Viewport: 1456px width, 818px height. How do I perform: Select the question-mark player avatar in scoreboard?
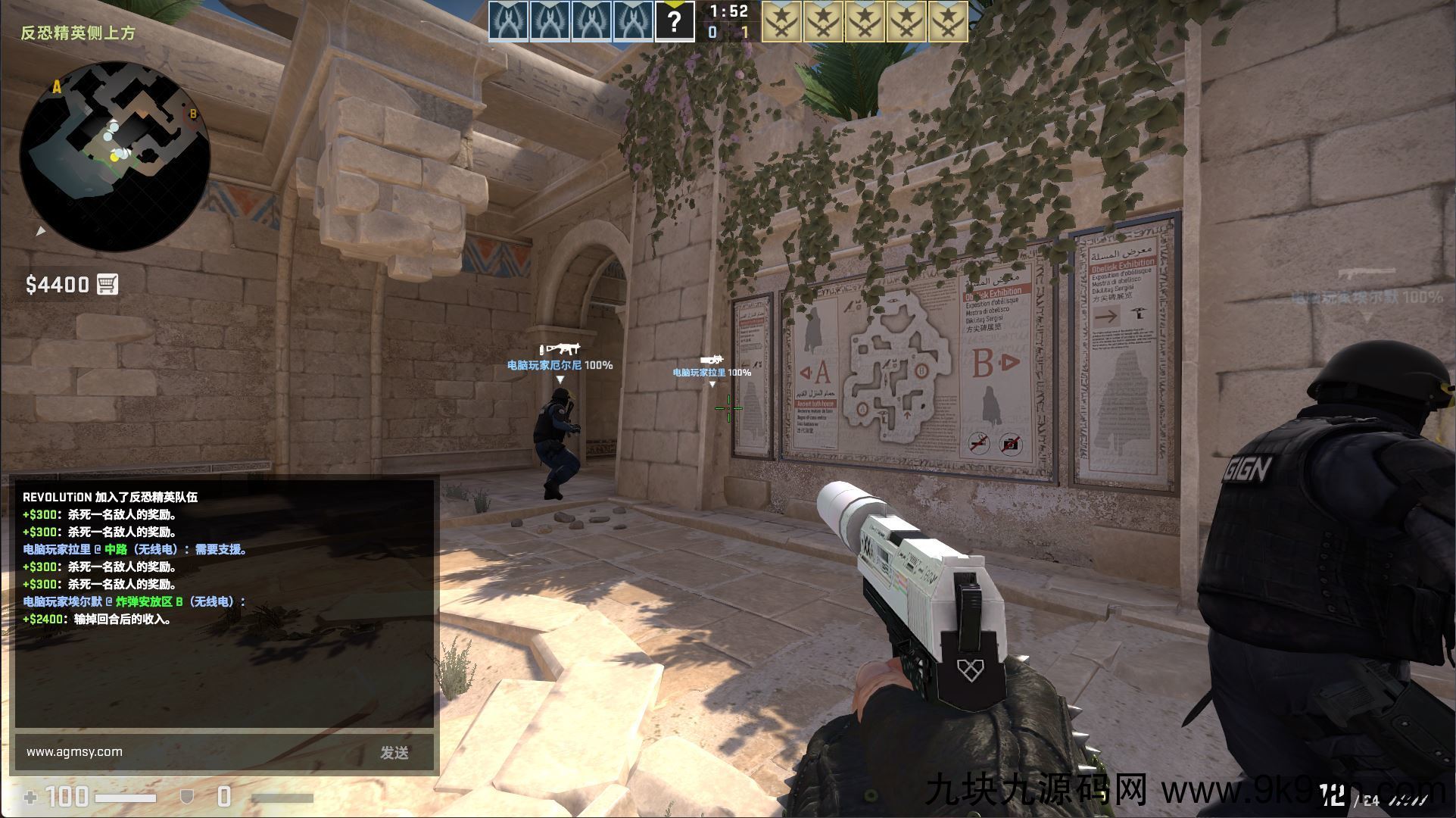tap(674, 21)
